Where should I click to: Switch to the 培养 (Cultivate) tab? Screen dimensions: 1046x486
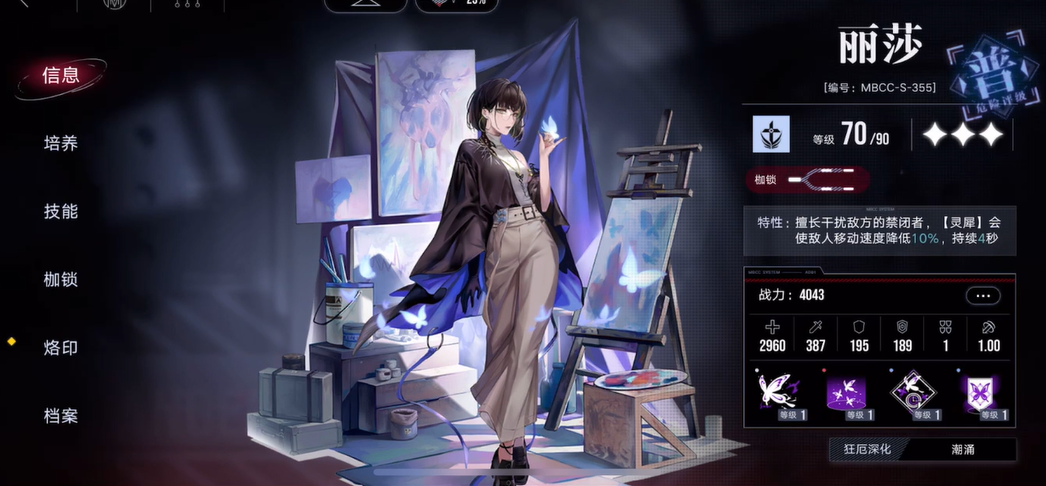click(x=60, y=143)
